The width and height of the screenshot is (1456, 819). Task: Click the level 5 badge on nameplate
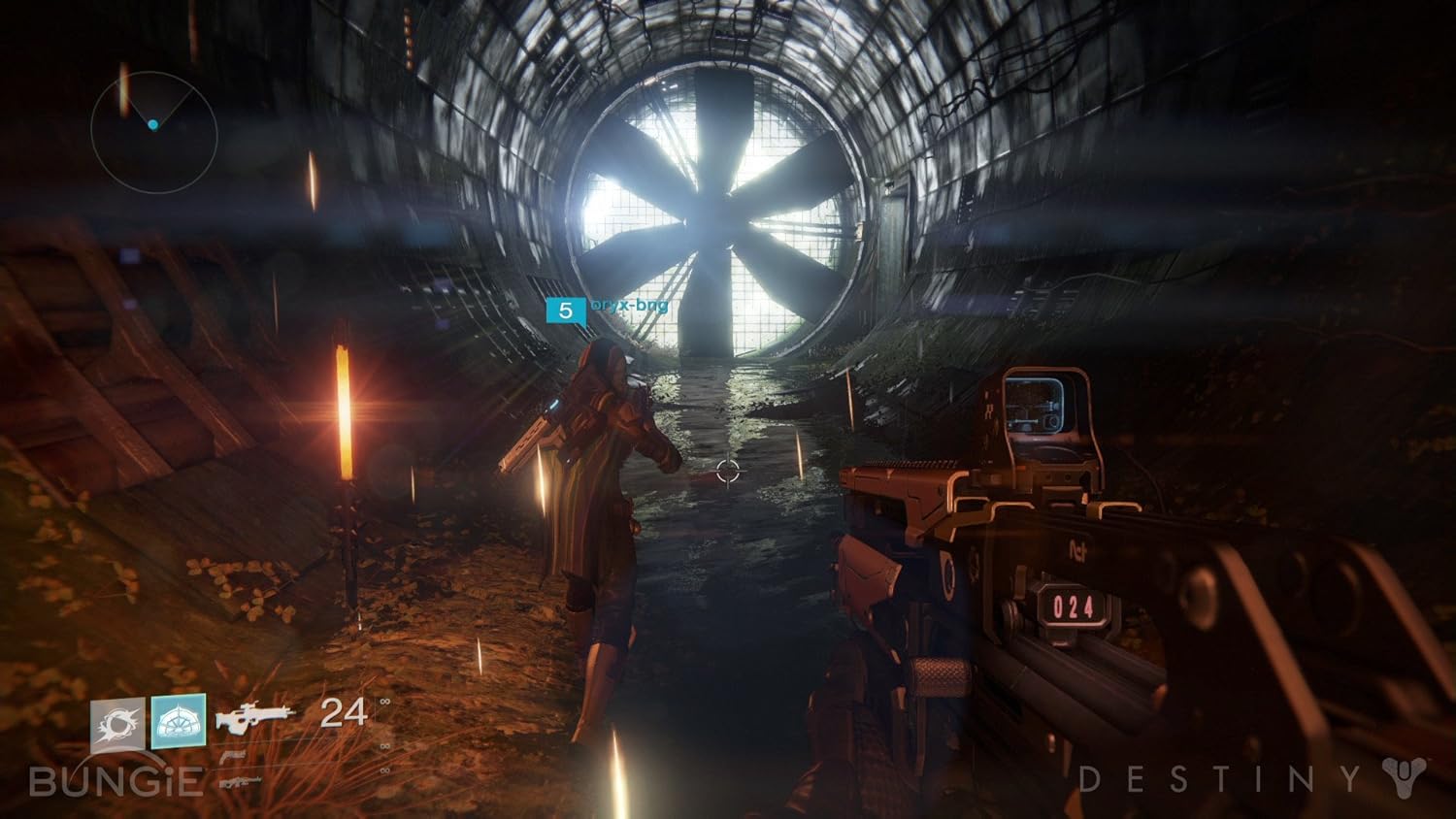click(x=564, y=311)
